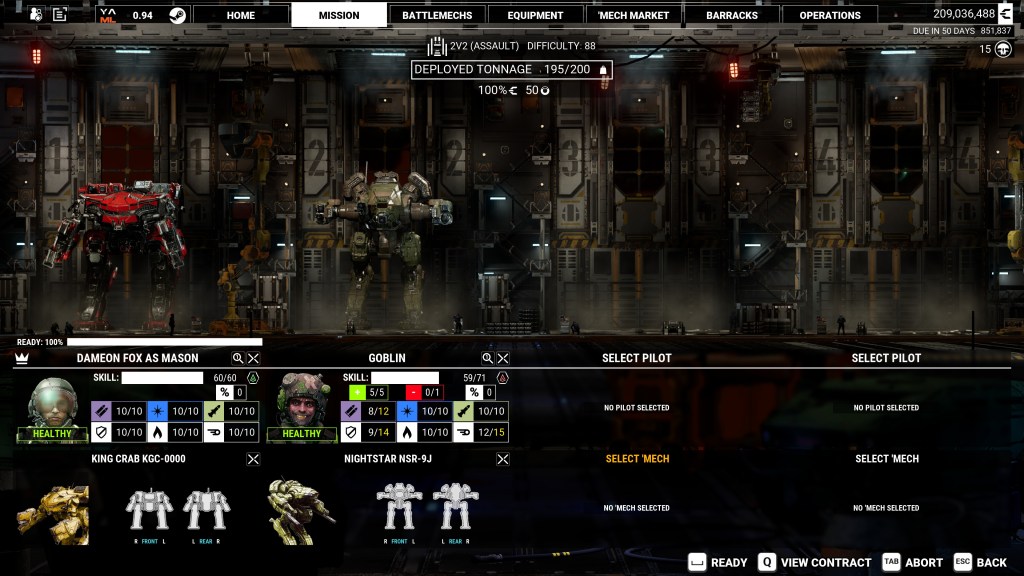Screen dimensions: 1024x576
Task: Click the King Crab portrait thumbnail
Action: (52, 514)
